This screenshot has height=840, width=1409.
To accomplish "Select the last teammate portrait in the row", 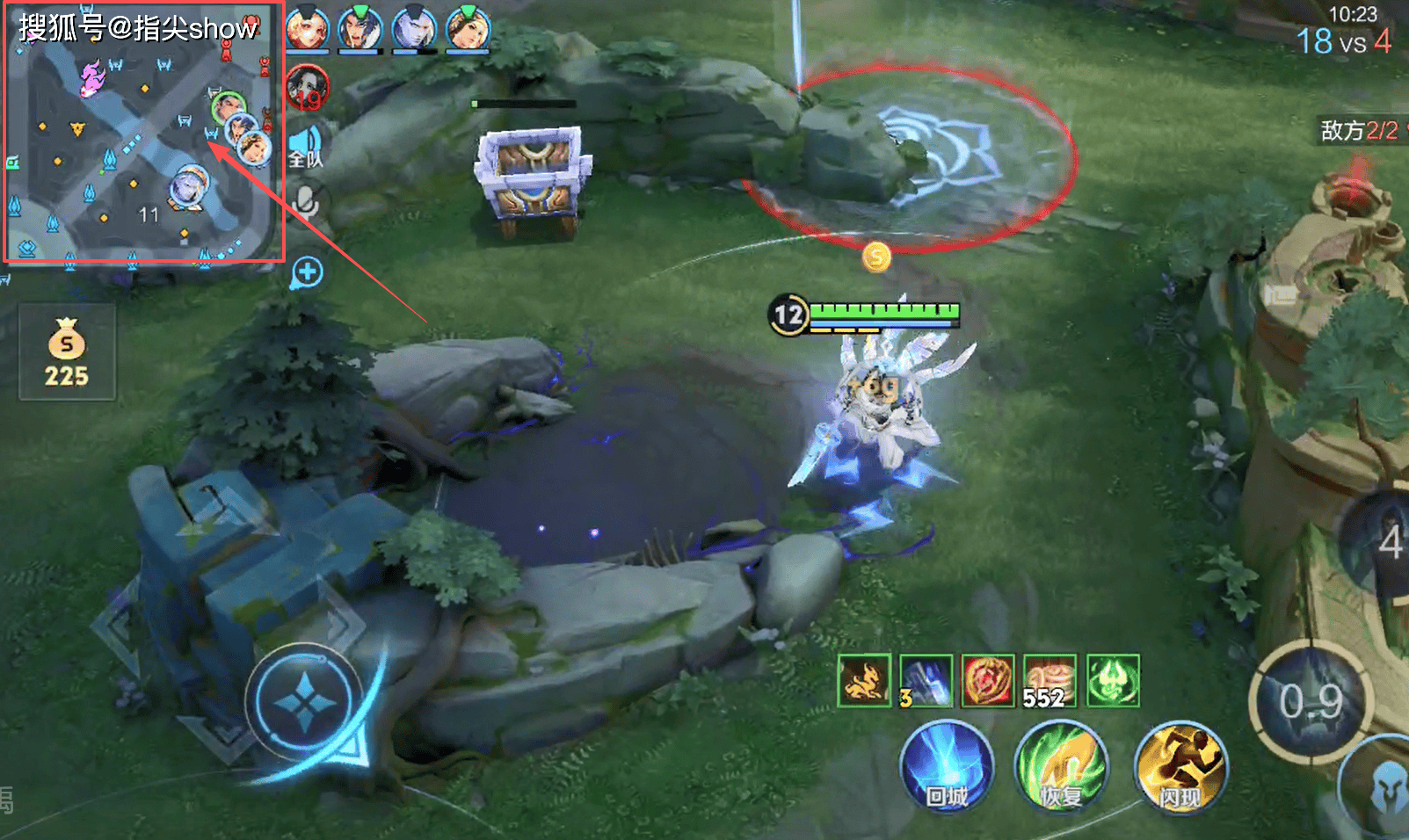I will coord(468,29).
